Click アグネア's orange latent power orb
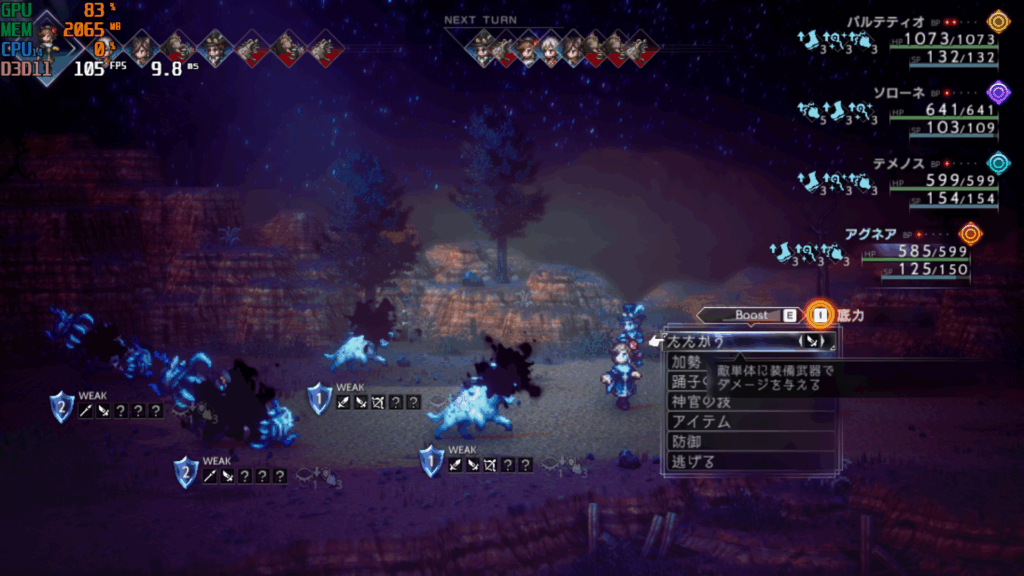 [970, 233]
